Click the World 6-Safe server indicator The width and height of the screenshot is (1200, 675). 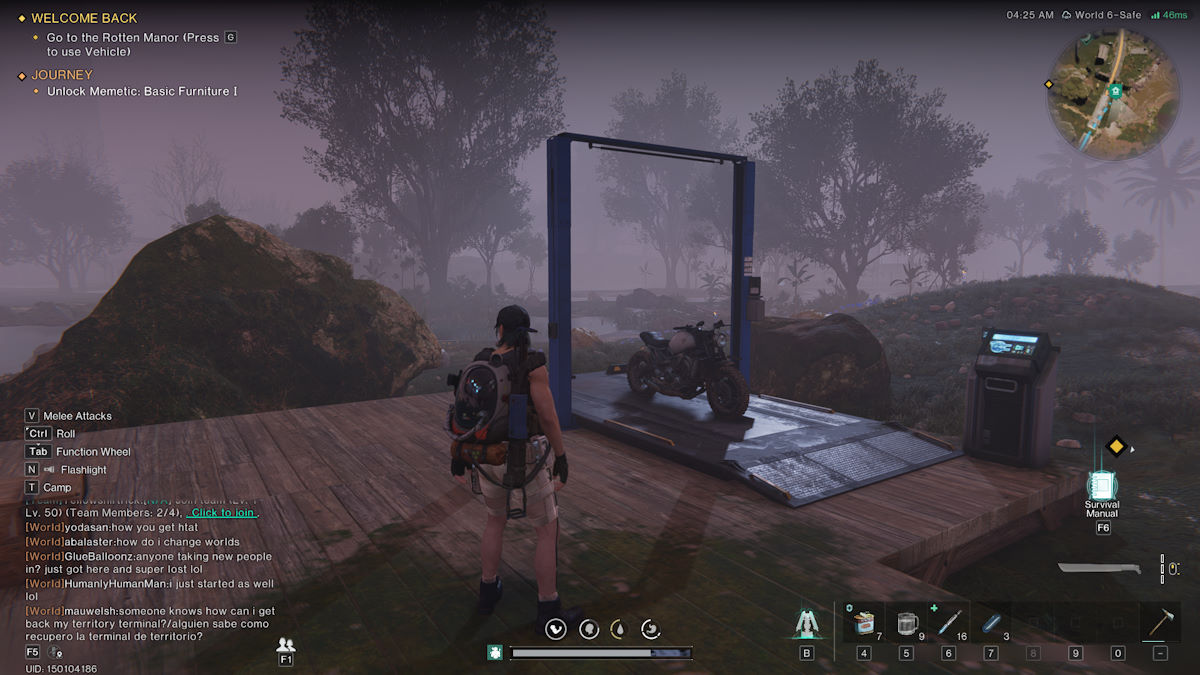[x=1102, y=15]
